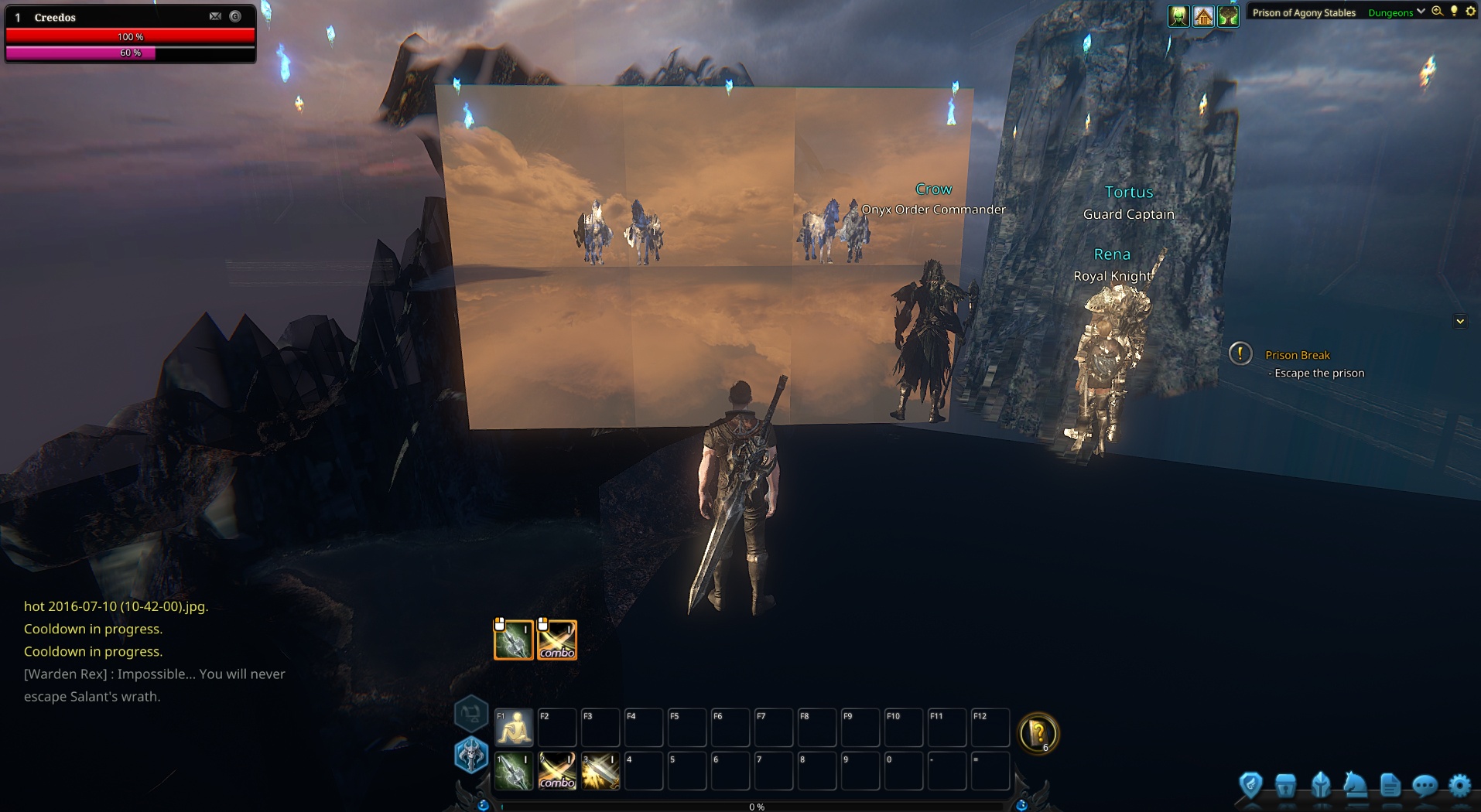
Task: Use the golden sword strike skill in slot 3
Action: [x=600, y=772]
